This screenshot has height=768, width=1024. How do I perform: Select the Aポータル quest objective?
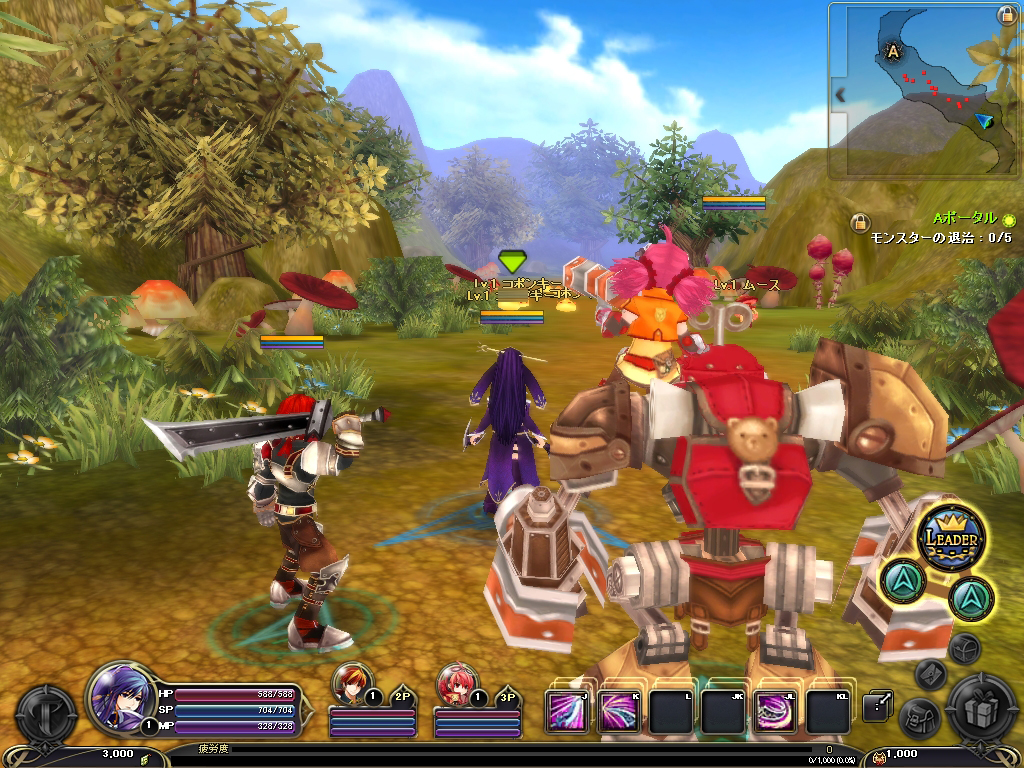click(x=964, y=218)
